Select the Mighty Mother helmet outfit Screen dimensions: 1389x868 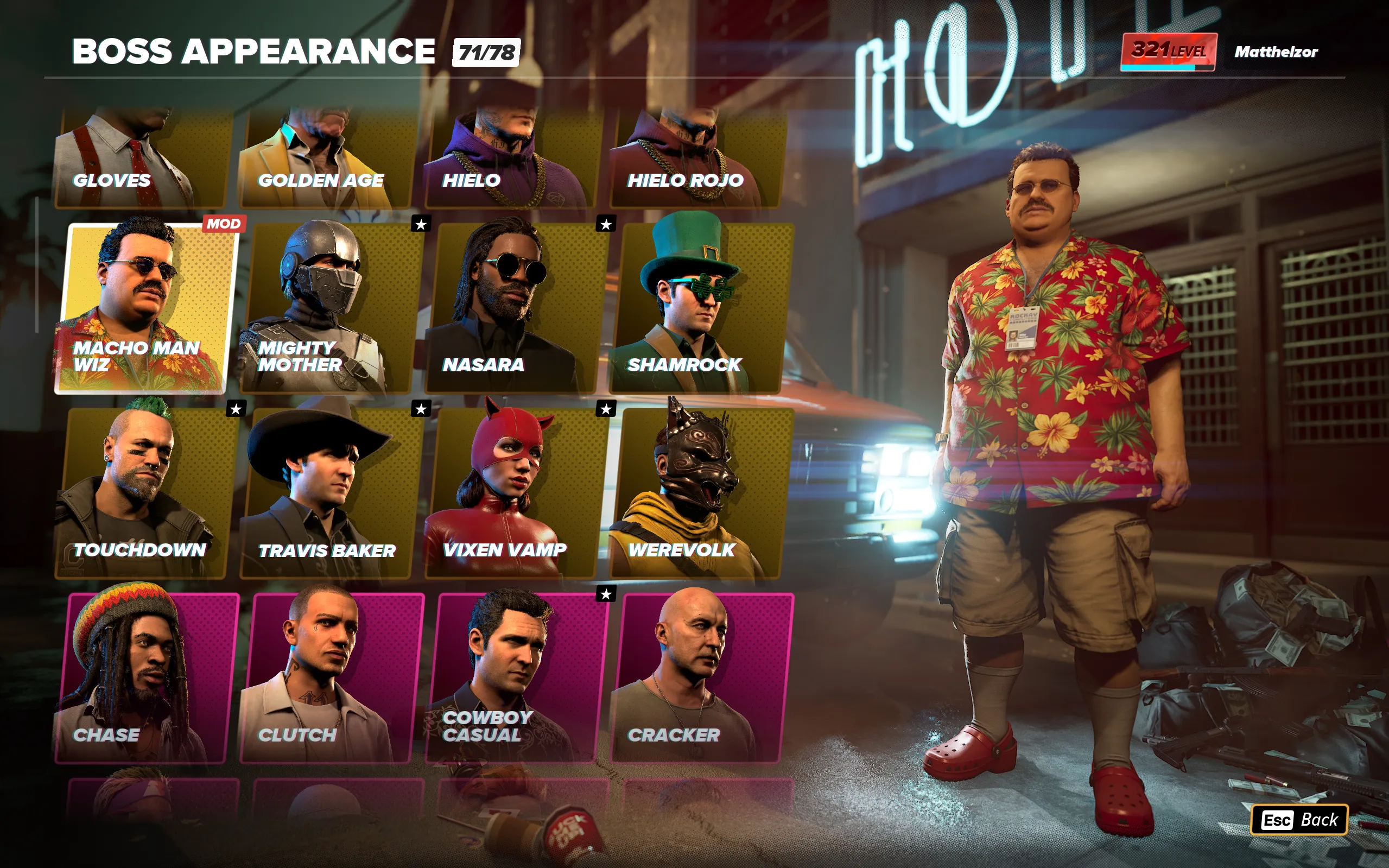(332, 308)
